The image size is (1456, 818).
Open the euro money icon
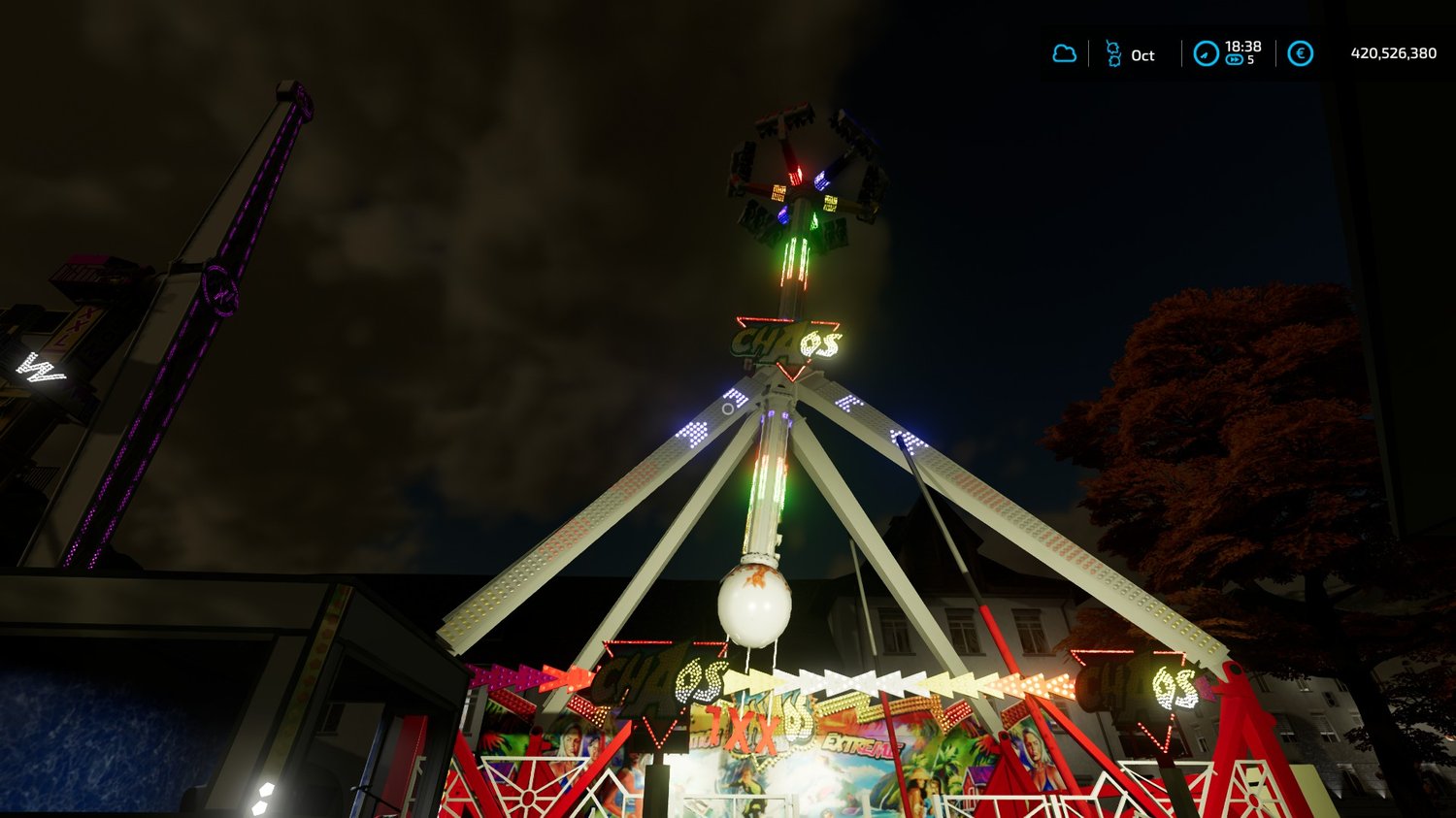click(x=1300, y=53)
